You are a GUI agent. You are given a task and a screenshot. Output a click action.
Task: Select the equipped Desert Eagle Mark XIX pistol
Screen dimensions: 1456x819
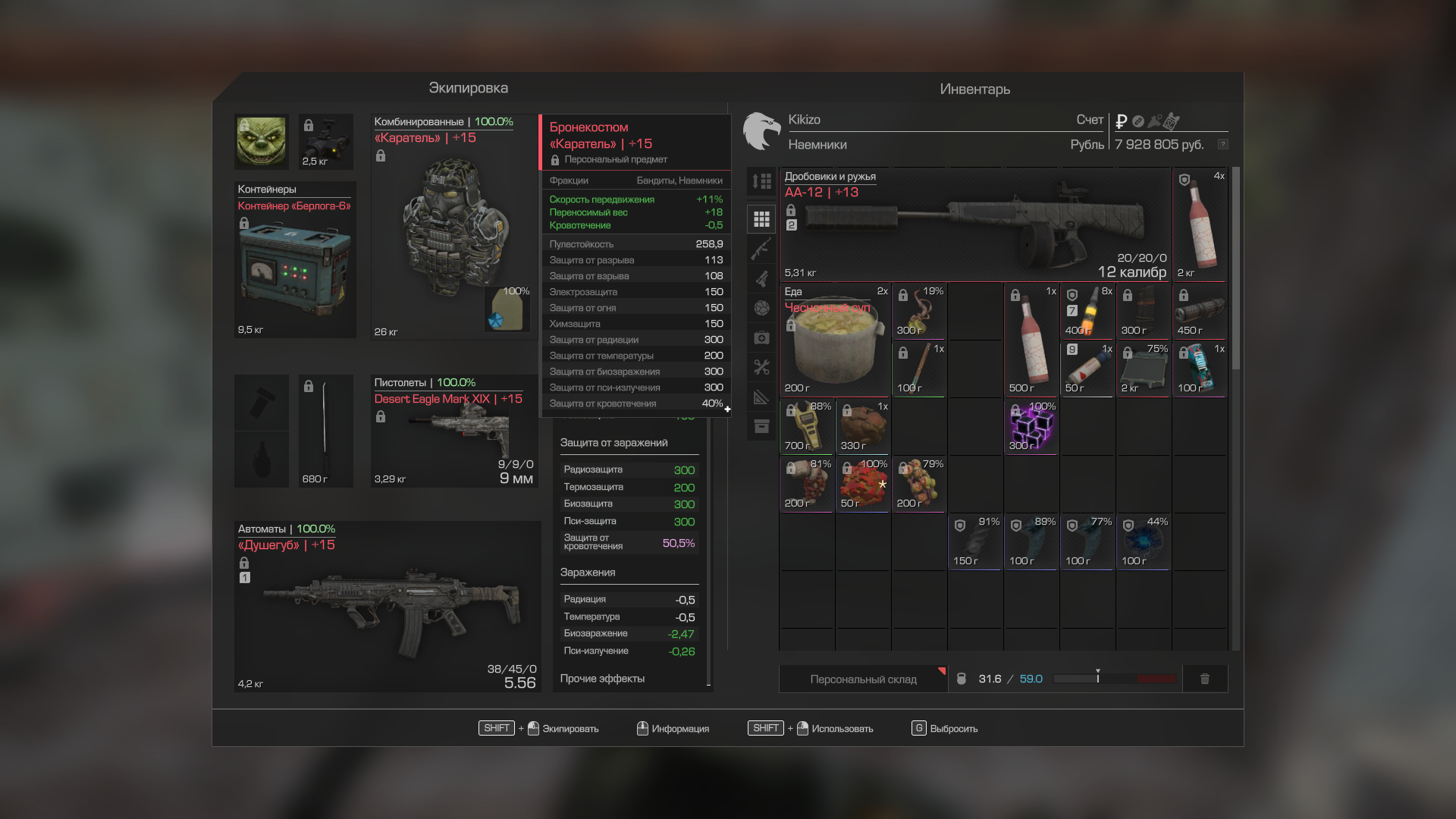pos(453,431)
